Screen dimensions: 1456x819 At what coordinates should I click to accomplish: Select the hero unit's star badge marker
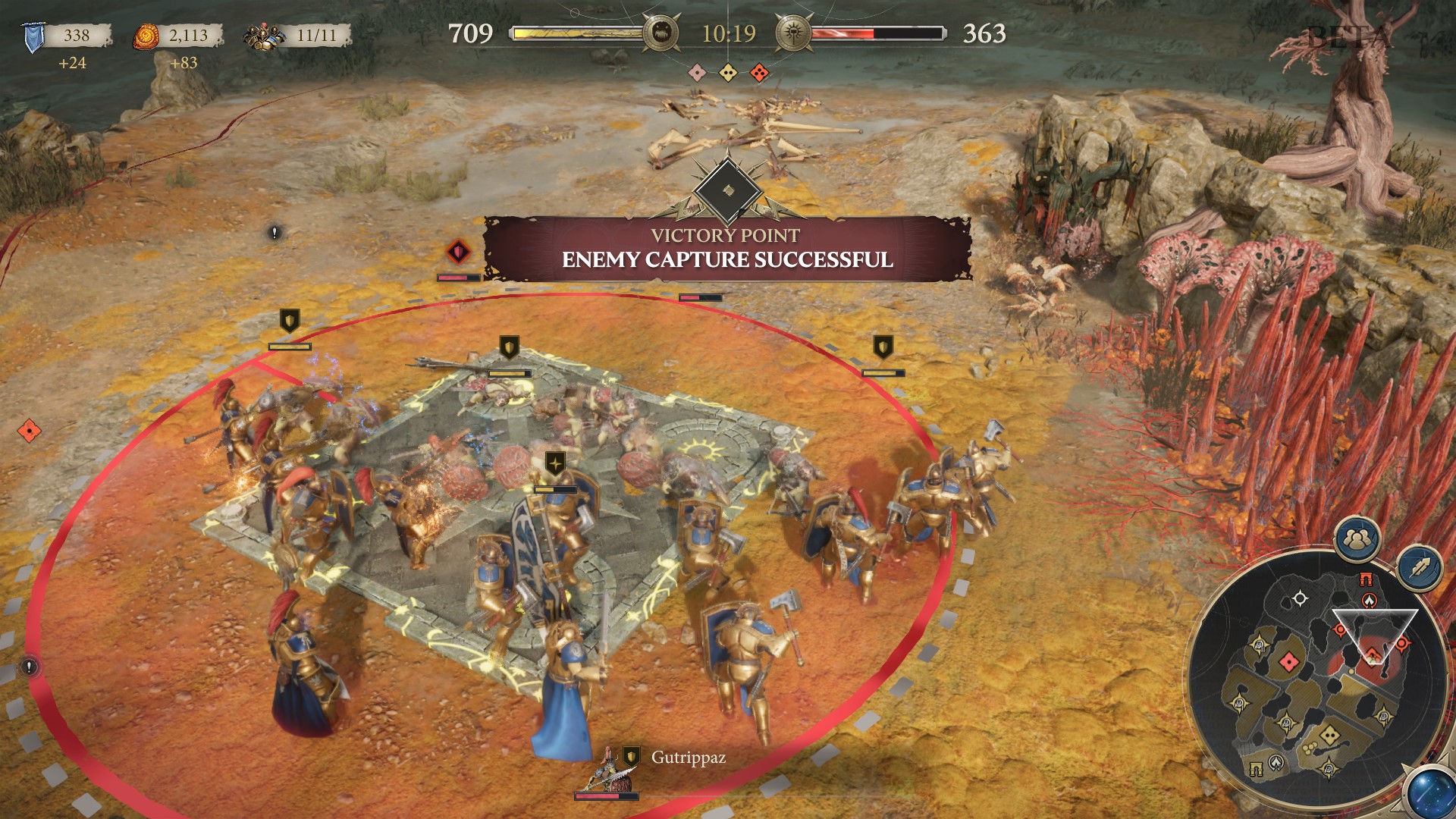tap(555, 463)
